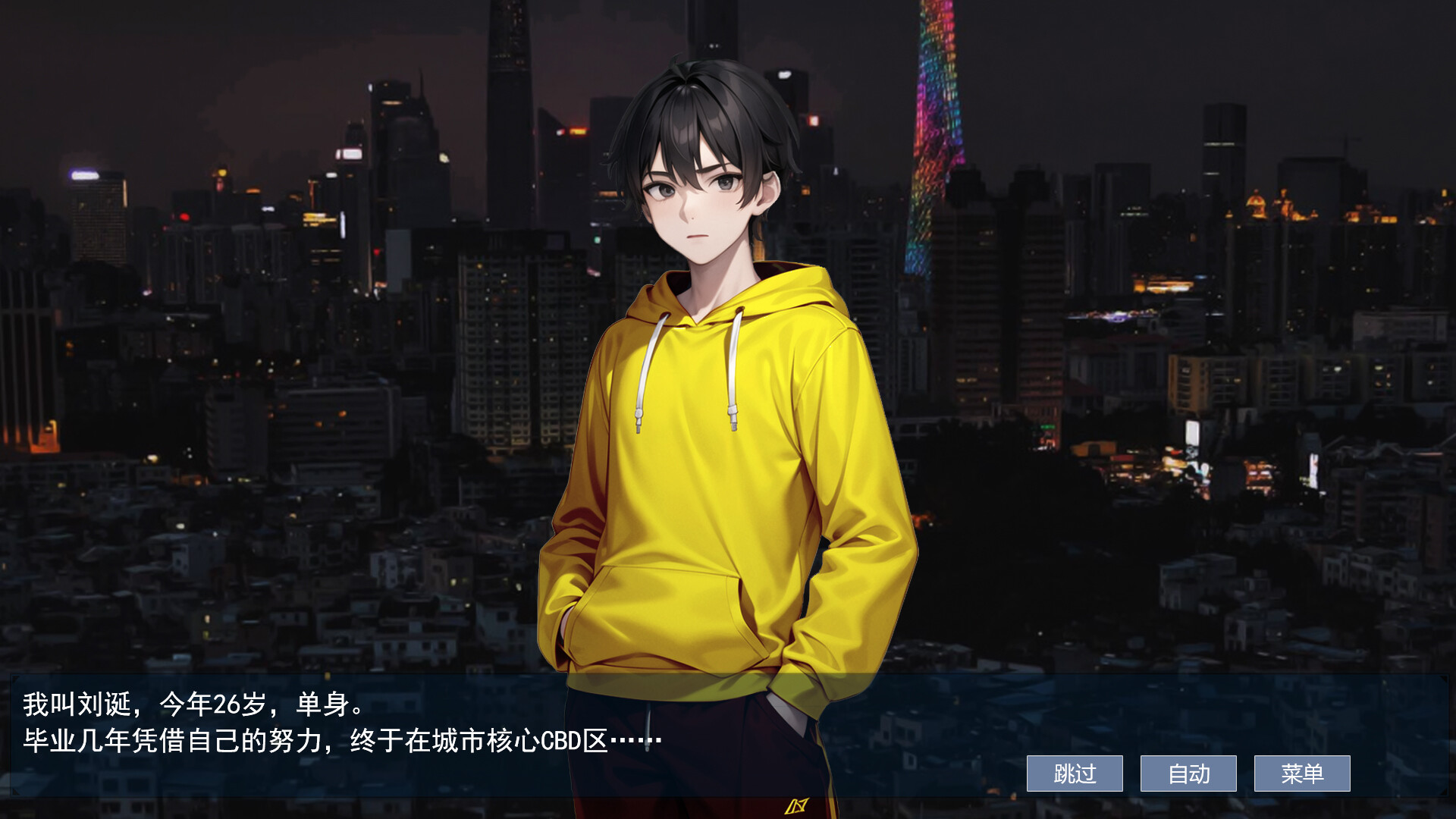
Task: Click the empty area left of the 跳过 button
Action: pyautogui.click(x=948, y=773)
